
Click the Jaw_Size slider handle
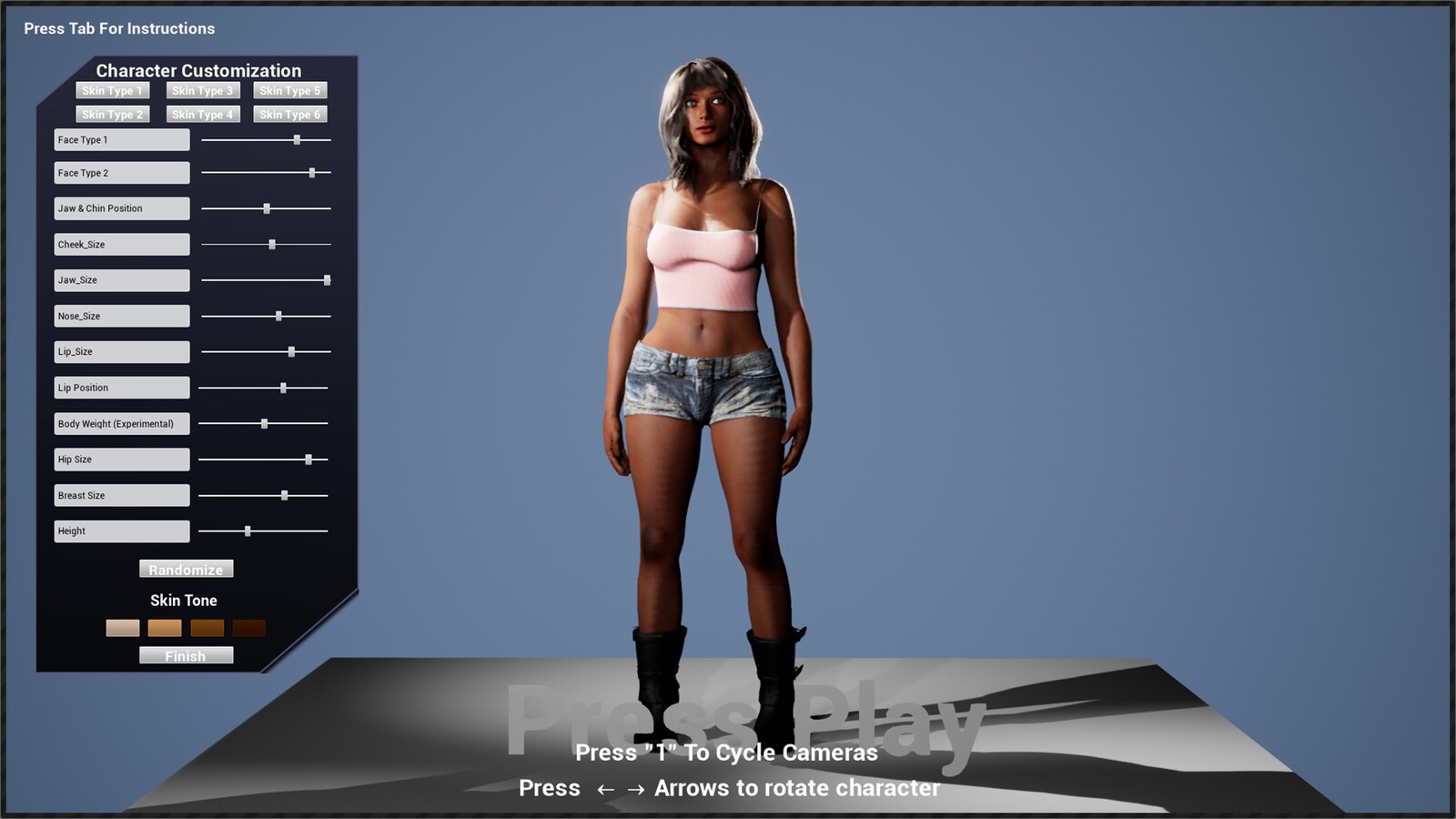click(326, 279)
